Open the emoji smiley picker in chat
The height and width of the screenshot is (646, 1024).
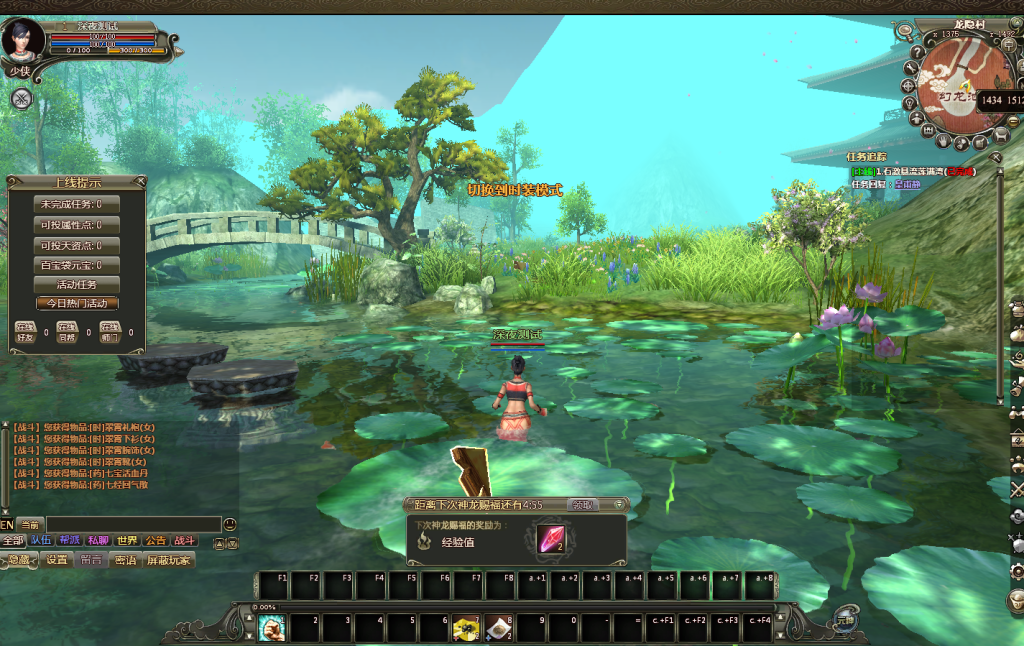point(230,524)
